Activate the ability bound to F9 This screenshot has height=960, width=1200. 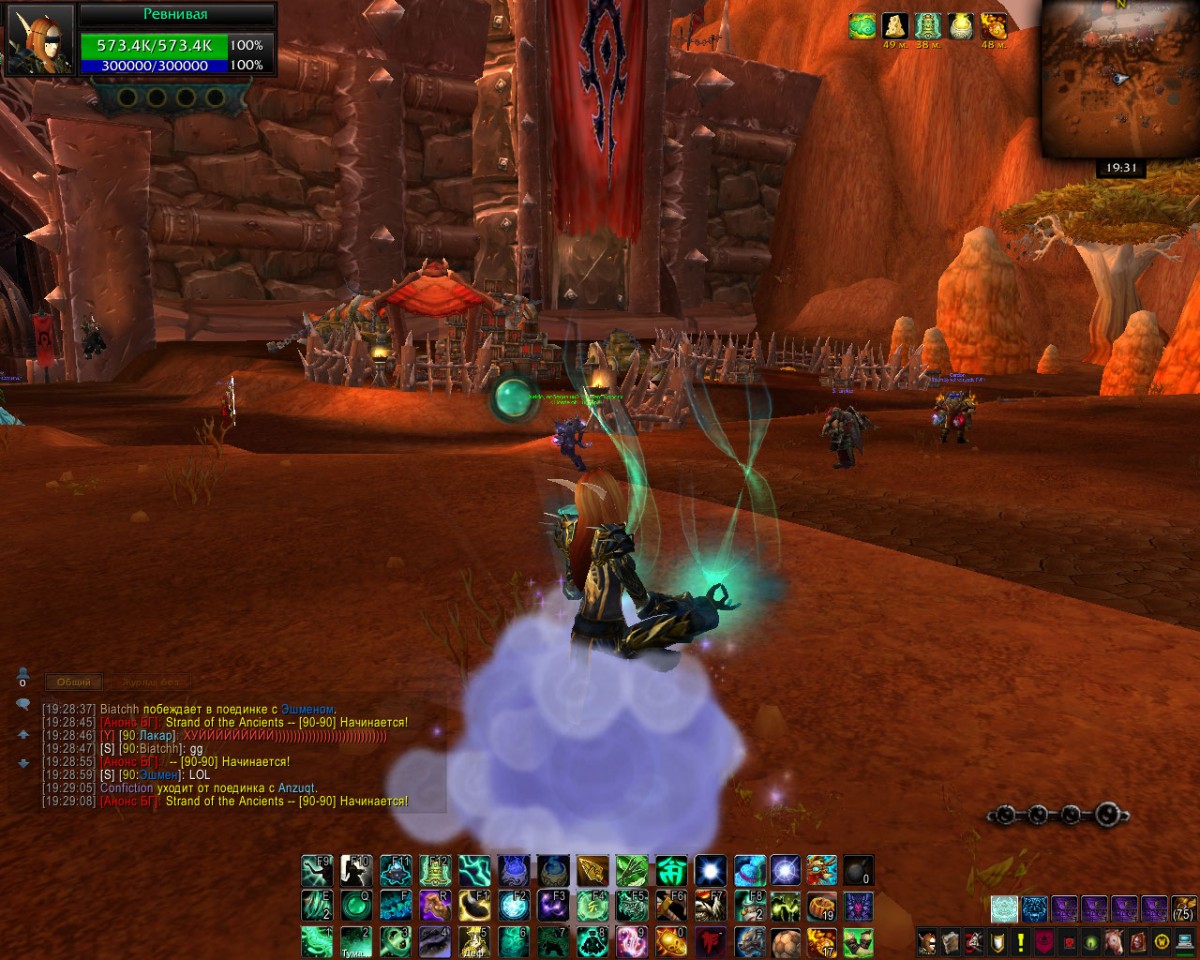(x=318, y=871)
